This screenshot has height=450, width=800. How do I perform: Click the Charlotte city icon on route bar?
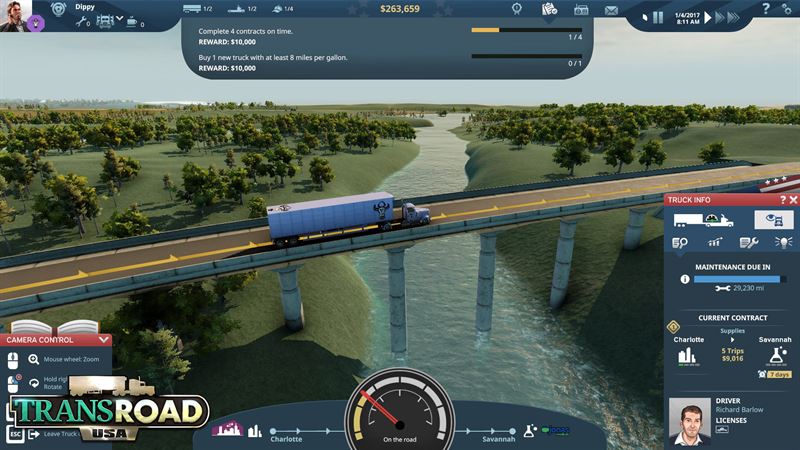point(255,431)
